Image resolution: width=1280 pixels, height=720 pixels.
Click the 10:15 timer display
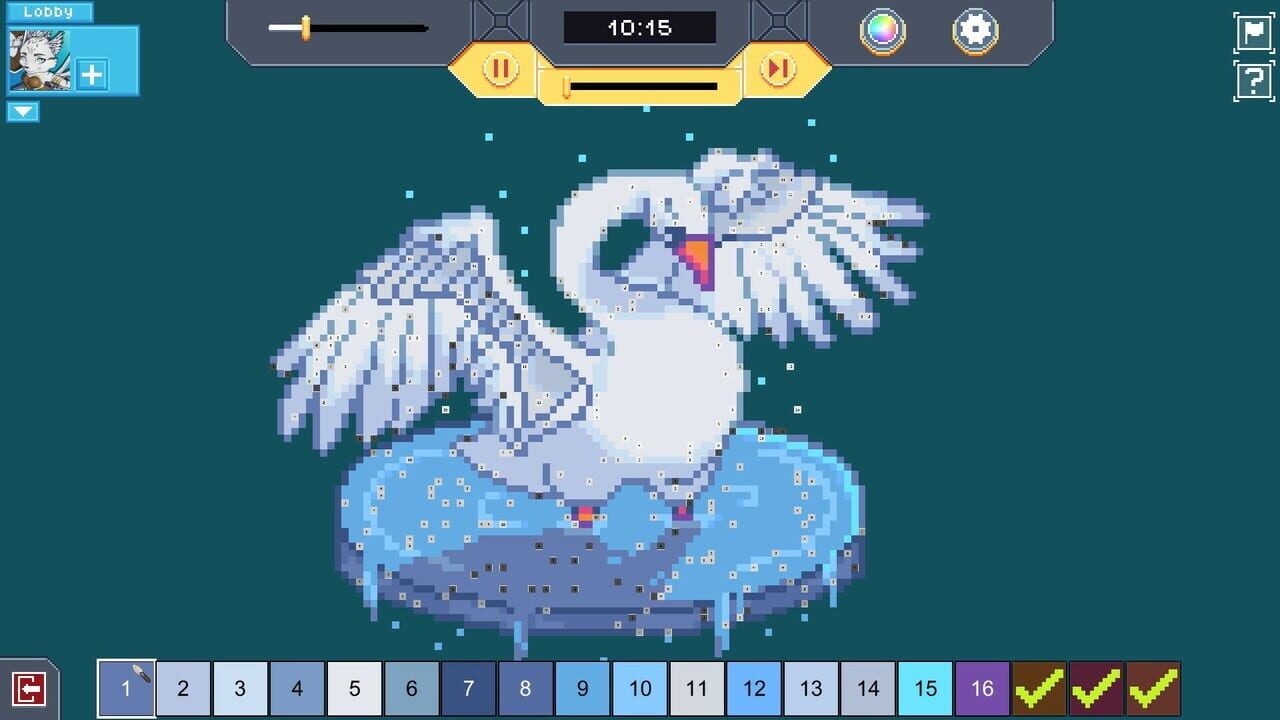tap(641, 27)
